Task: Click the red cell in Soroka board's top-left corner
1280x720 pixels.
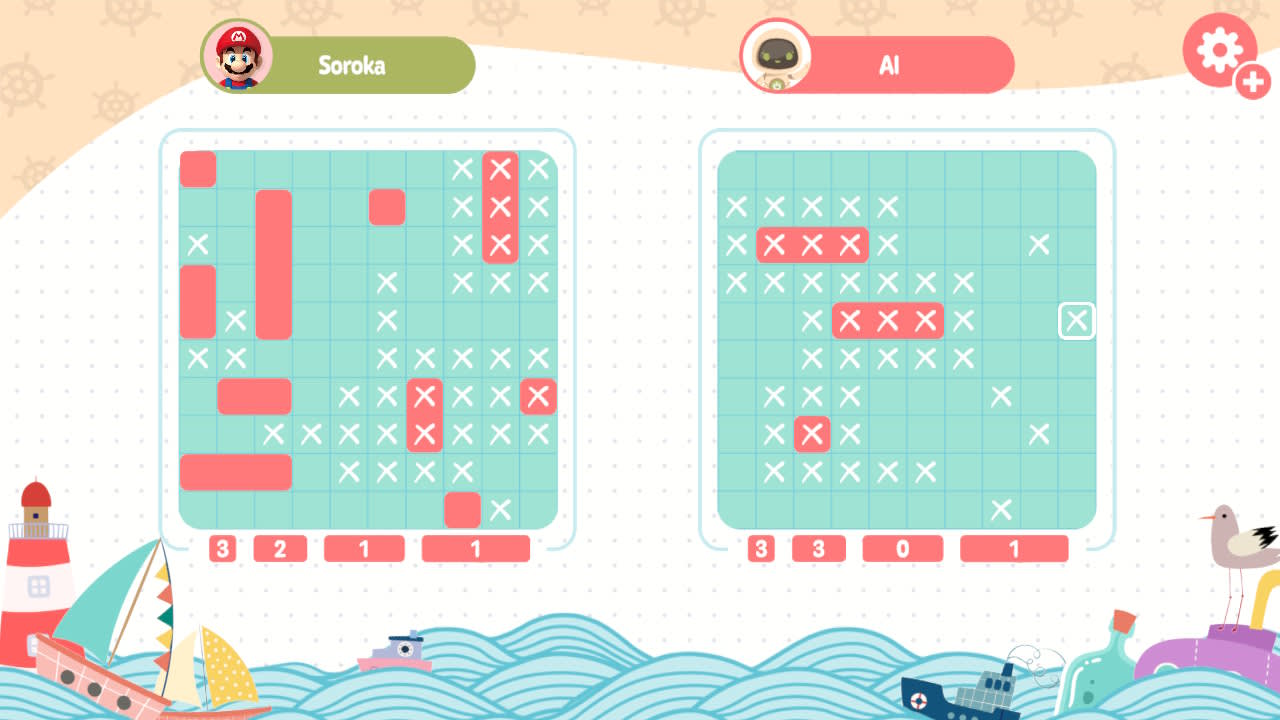Action: tap(197, 170)
